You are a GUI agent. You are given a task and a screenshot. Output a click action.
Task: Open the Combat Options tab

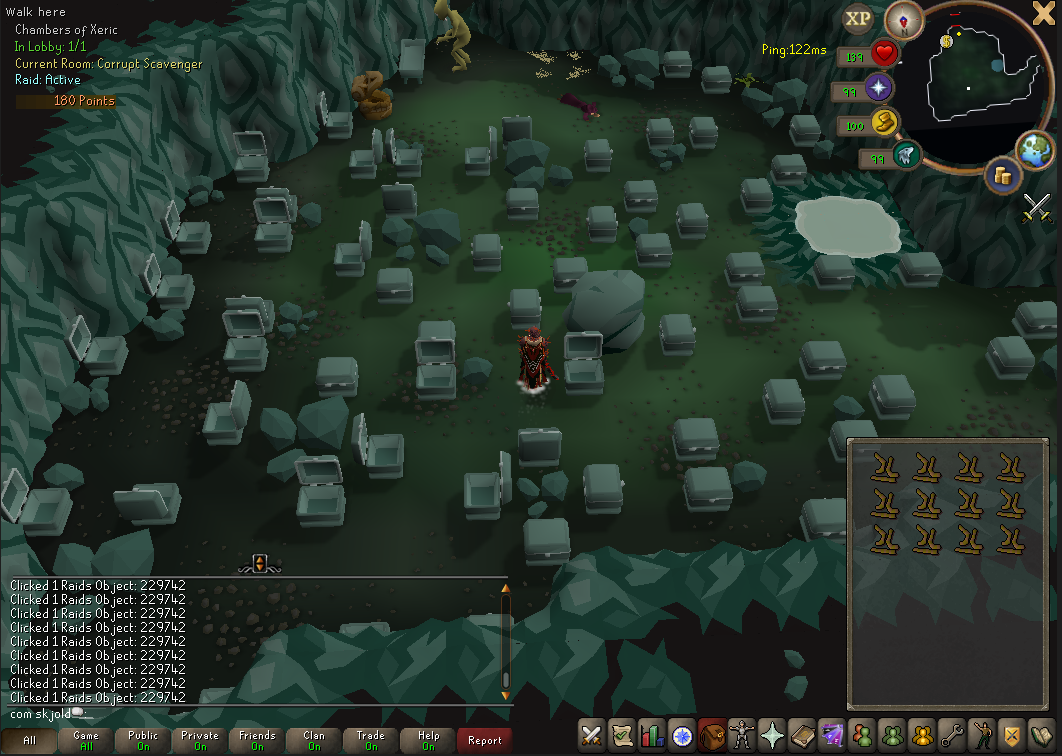coord(591,735)
